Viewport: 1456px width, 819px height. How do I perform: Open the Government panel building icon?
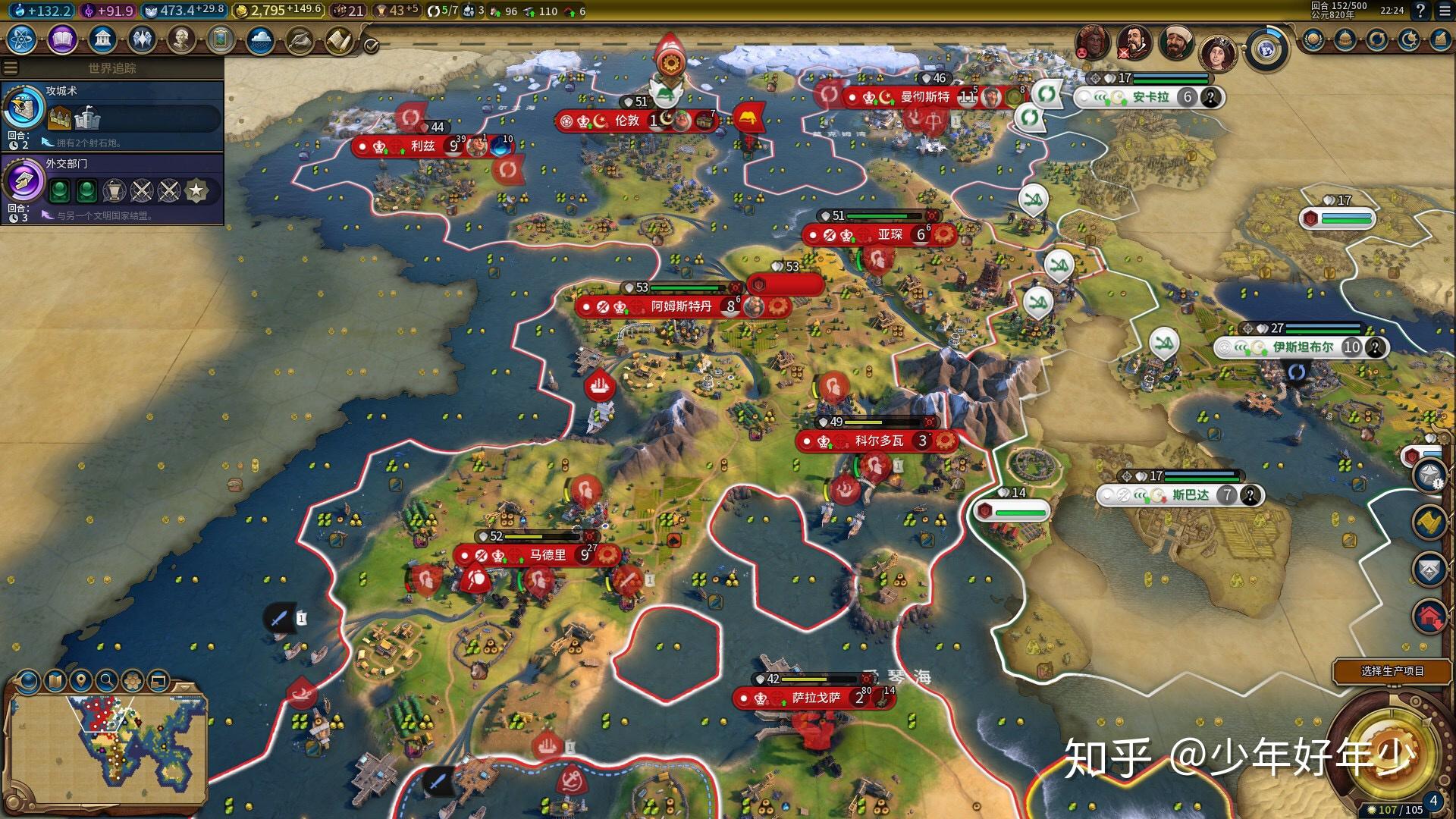(x=103, y=37)
